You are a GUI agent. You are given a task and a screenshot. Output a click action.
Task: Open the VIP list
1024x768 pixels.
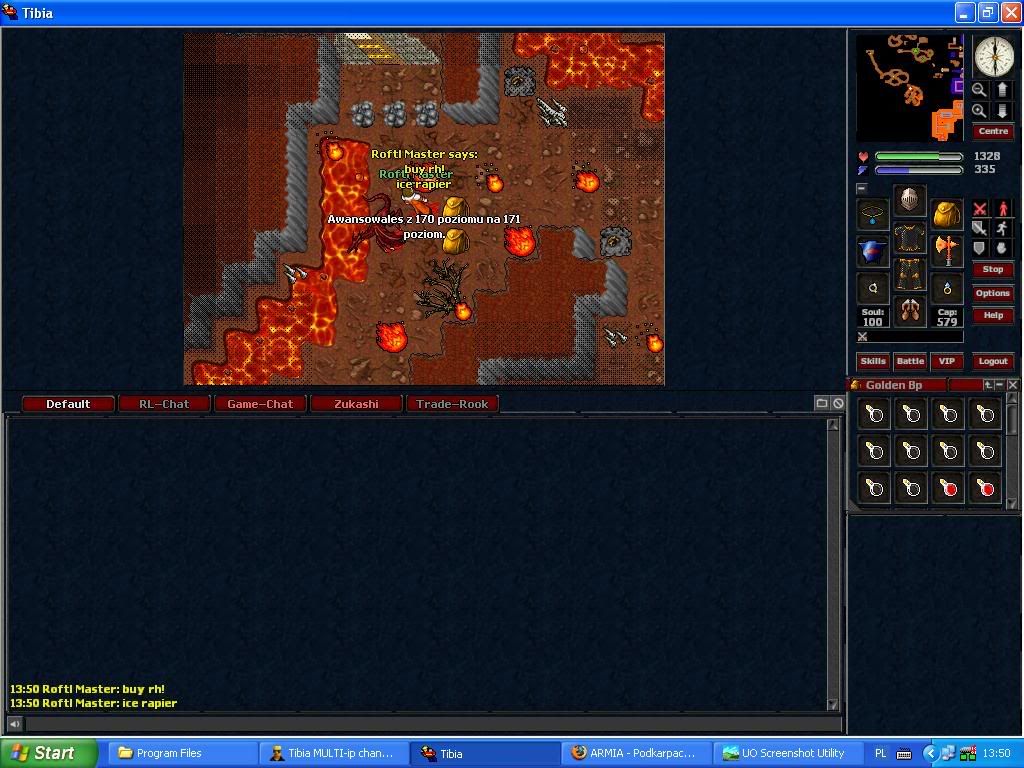[946, 361]
